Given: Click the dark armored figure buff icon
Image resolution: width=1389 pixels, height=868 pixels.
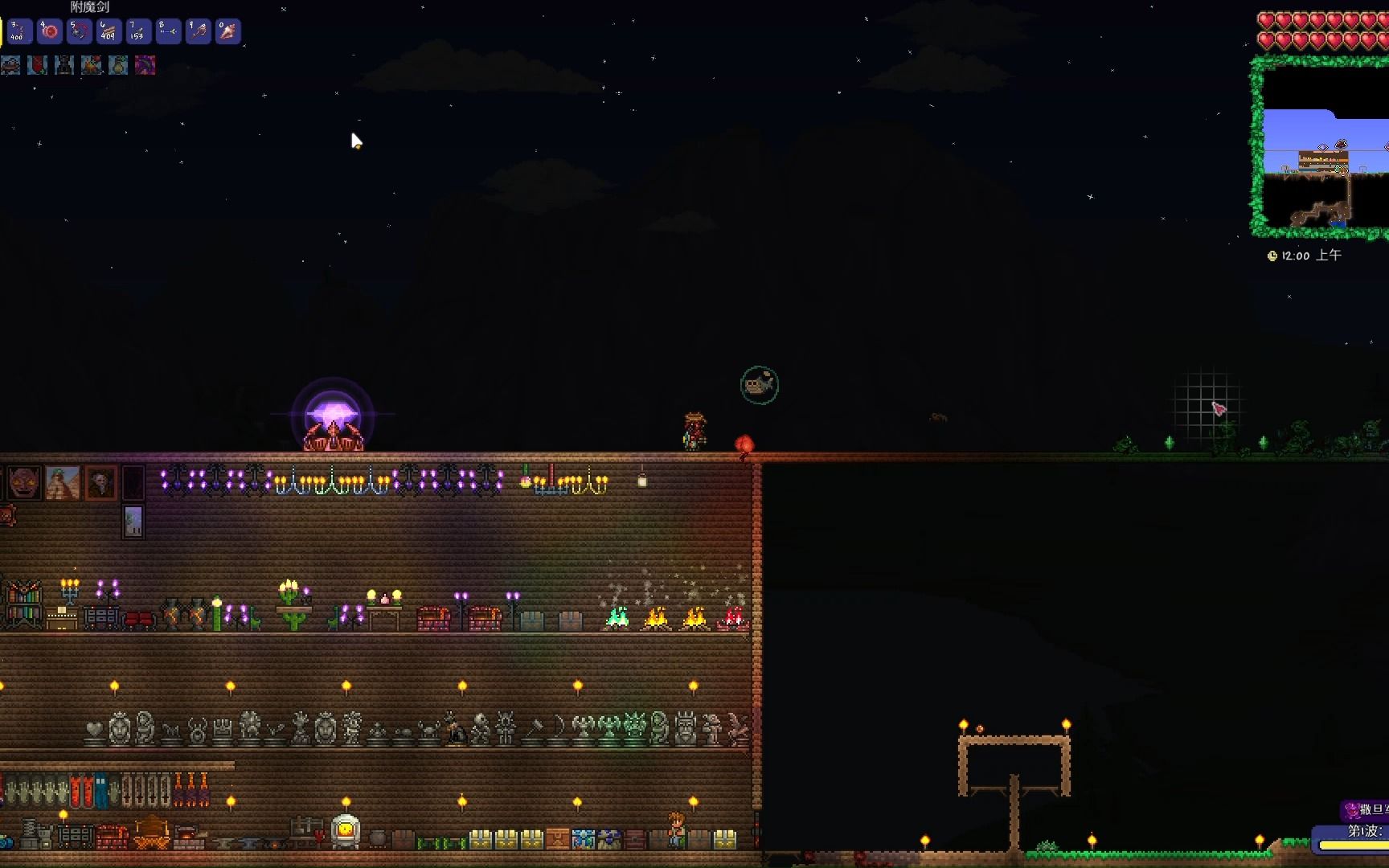Looking at the screenshot, I should 64,65.
